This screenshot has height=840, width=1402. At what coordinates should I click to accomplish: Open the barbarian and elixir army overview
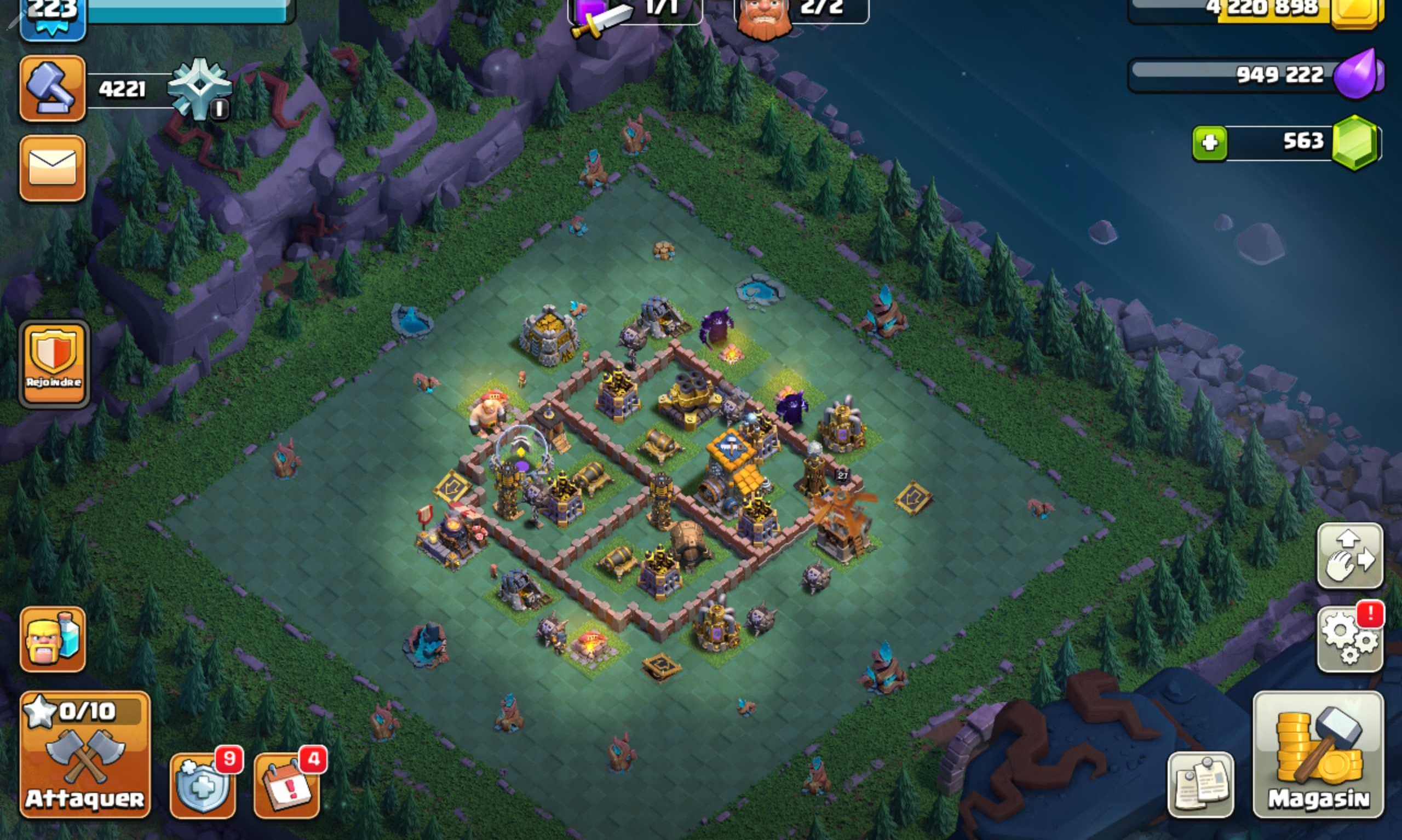[x=53, y=639]
